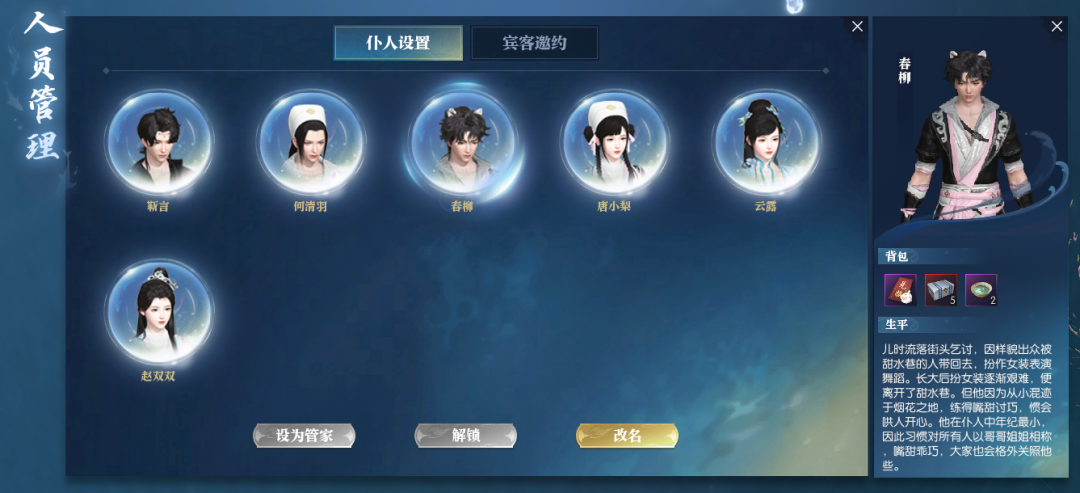The width and height of the screenshot is (1080, 493).
Task: Click the 解锁 button
Action: tap(466, 435)
